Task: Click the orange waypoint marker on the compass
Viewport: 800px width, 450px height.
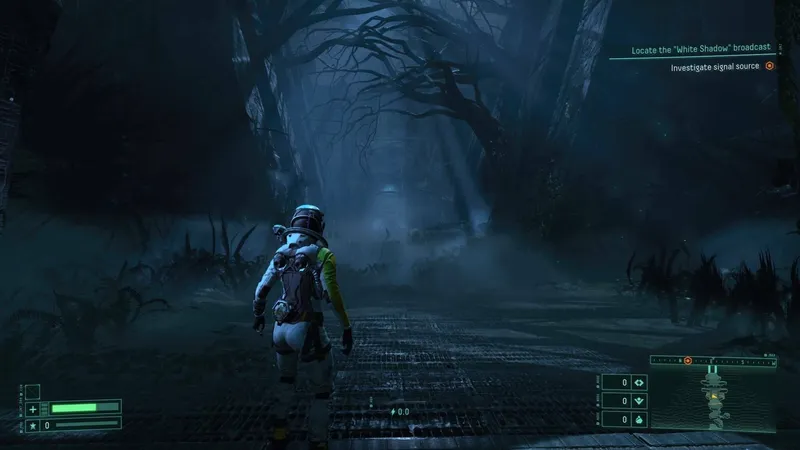Action: pos(687,359)
